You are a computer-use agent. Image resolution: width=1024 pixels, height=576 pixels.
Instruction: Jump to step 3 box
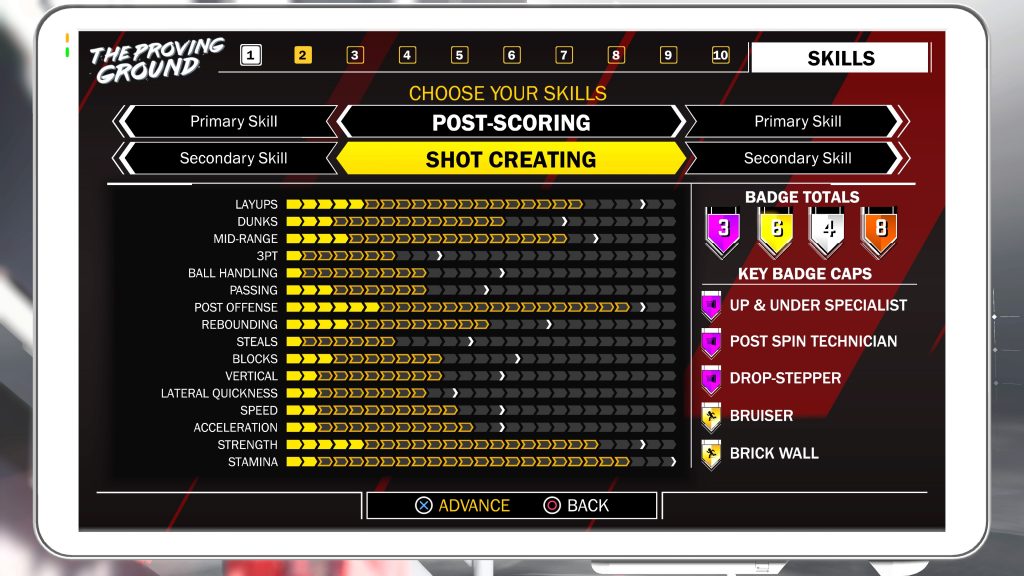355,55
